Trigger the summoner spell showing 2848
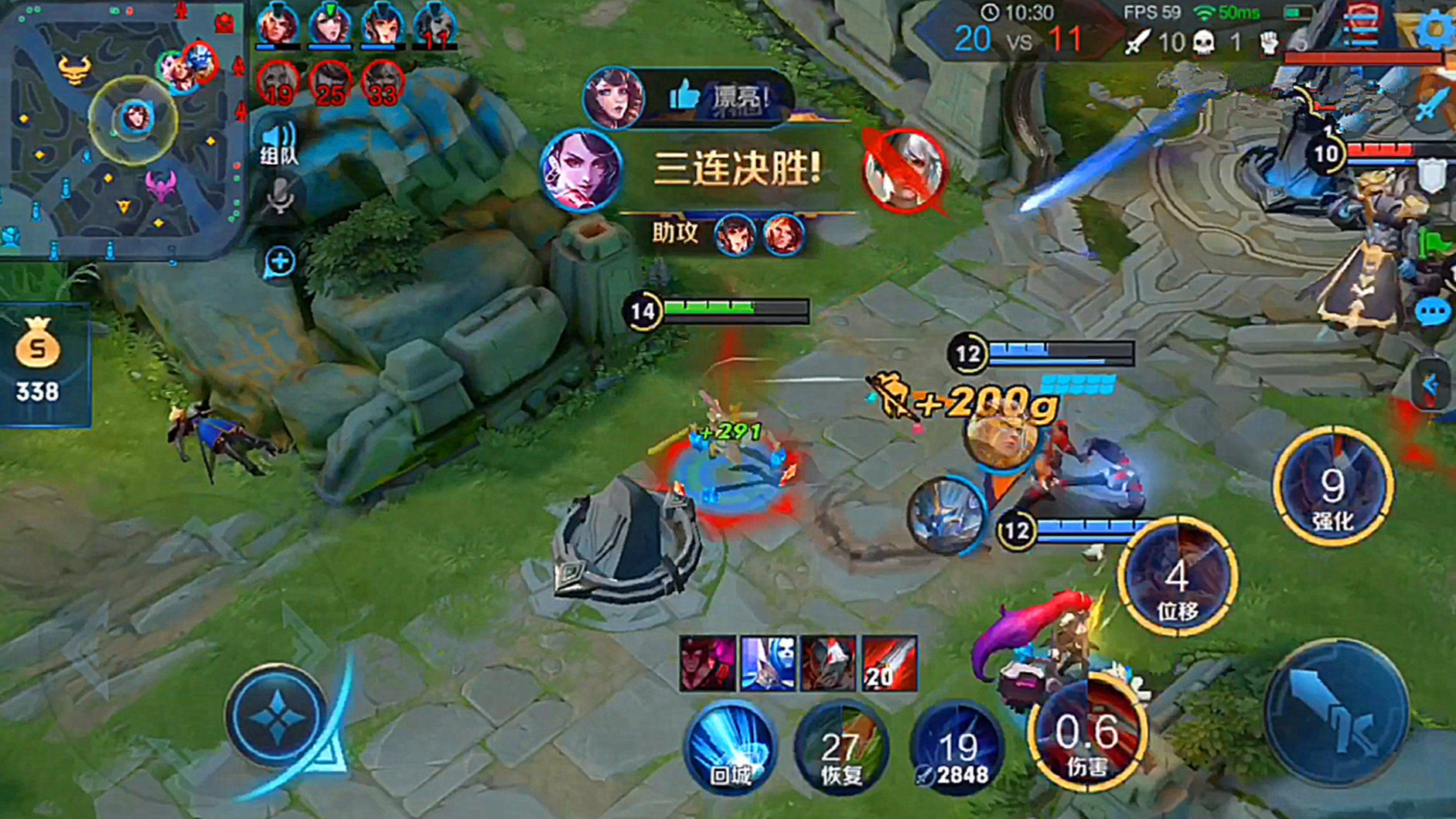Screen dimensions: 1456x819 [x=957, y=748]
